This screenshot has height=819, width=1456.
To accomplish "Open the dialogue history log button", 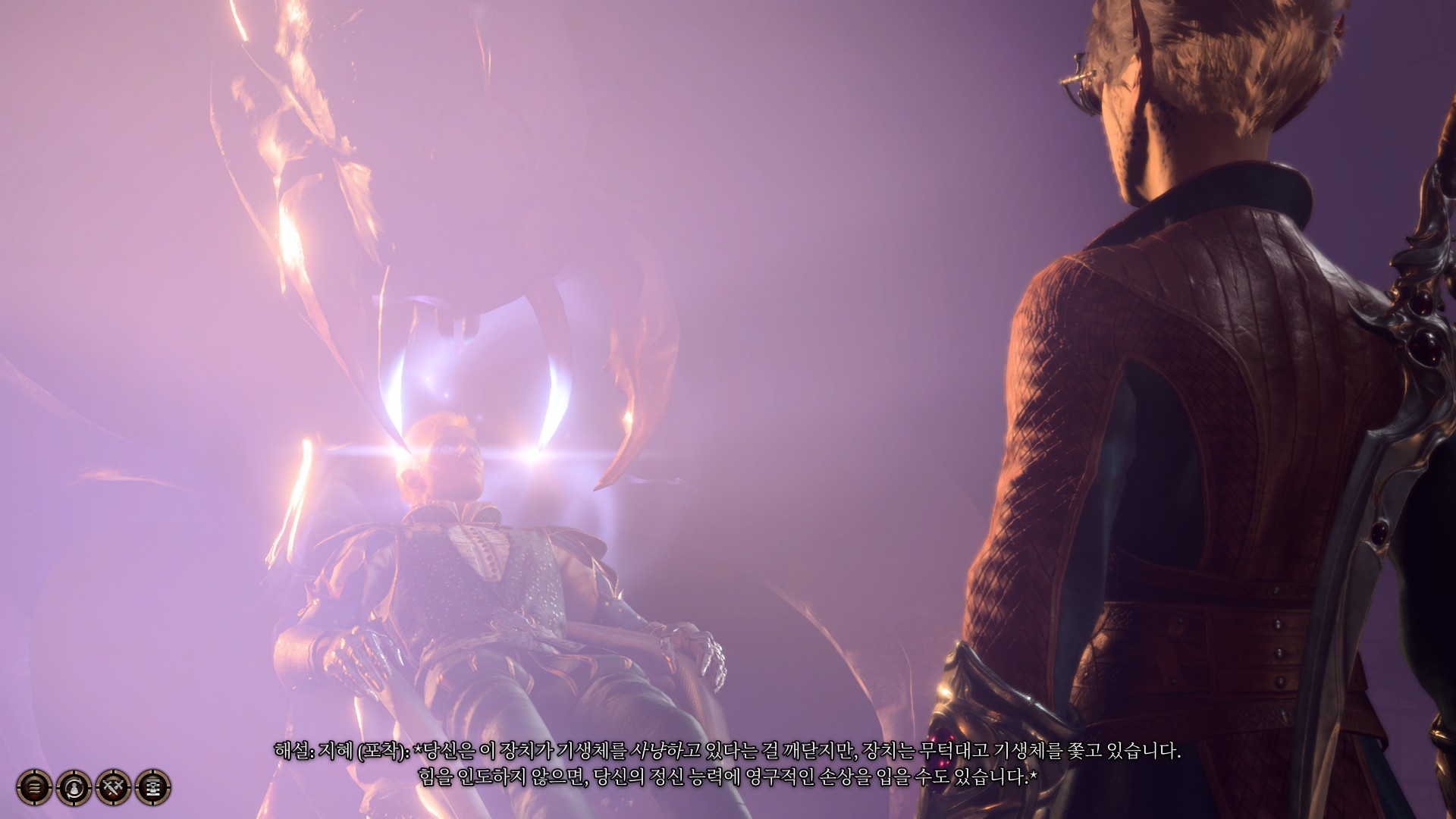I will [x=34, y=788].
